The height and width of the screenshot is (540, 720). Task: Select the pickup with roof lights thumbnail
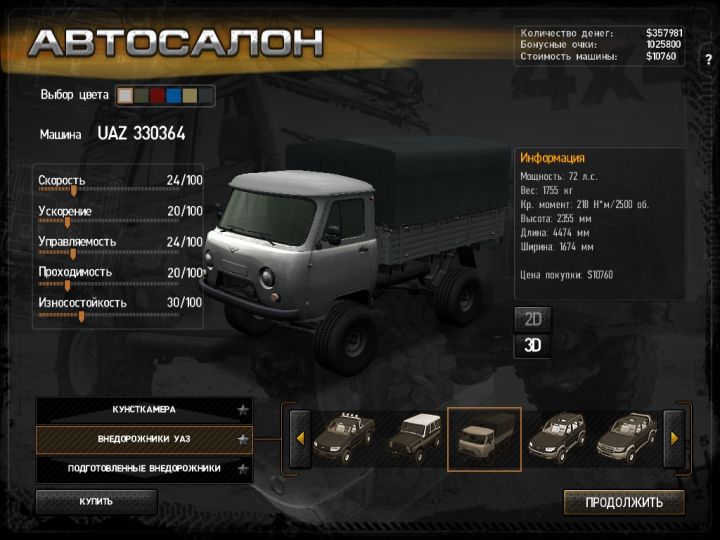tap(344, 438)
